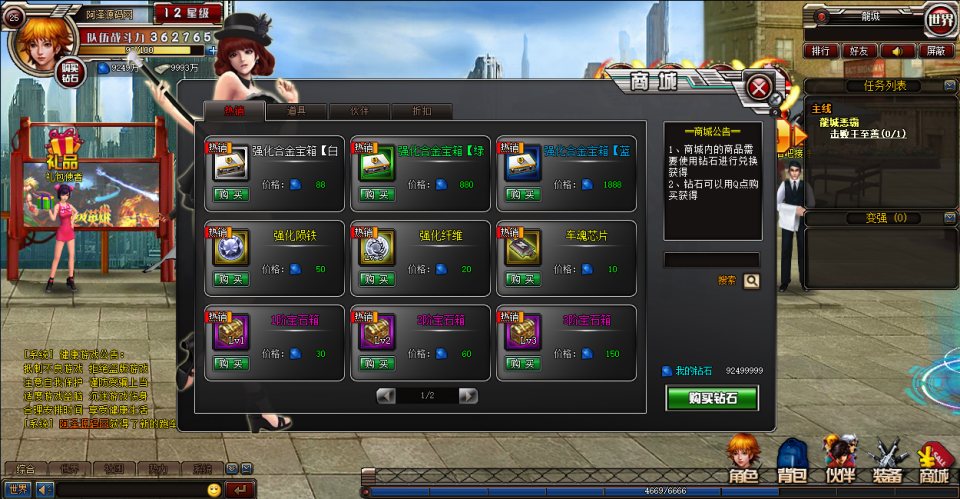The width and height of the screenshot is (960, 499).
Task: Switch to the 道具 shop tab
Action: 295,112
